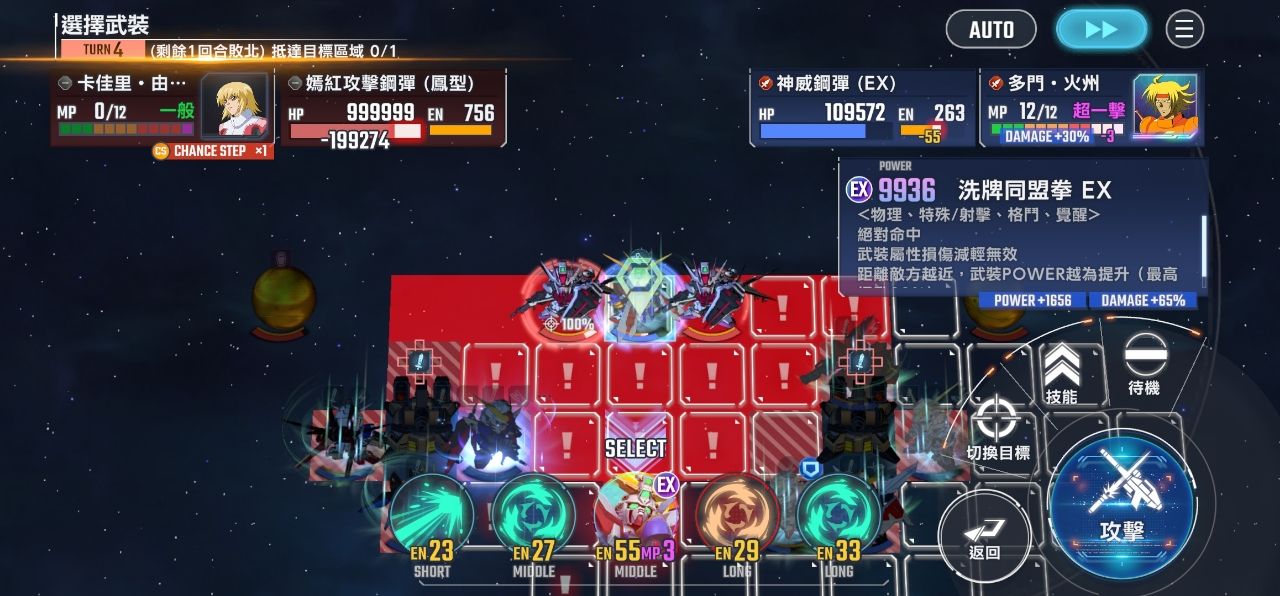
Task: Choose 待機 to standby
Action: (x=1144, y=364)
